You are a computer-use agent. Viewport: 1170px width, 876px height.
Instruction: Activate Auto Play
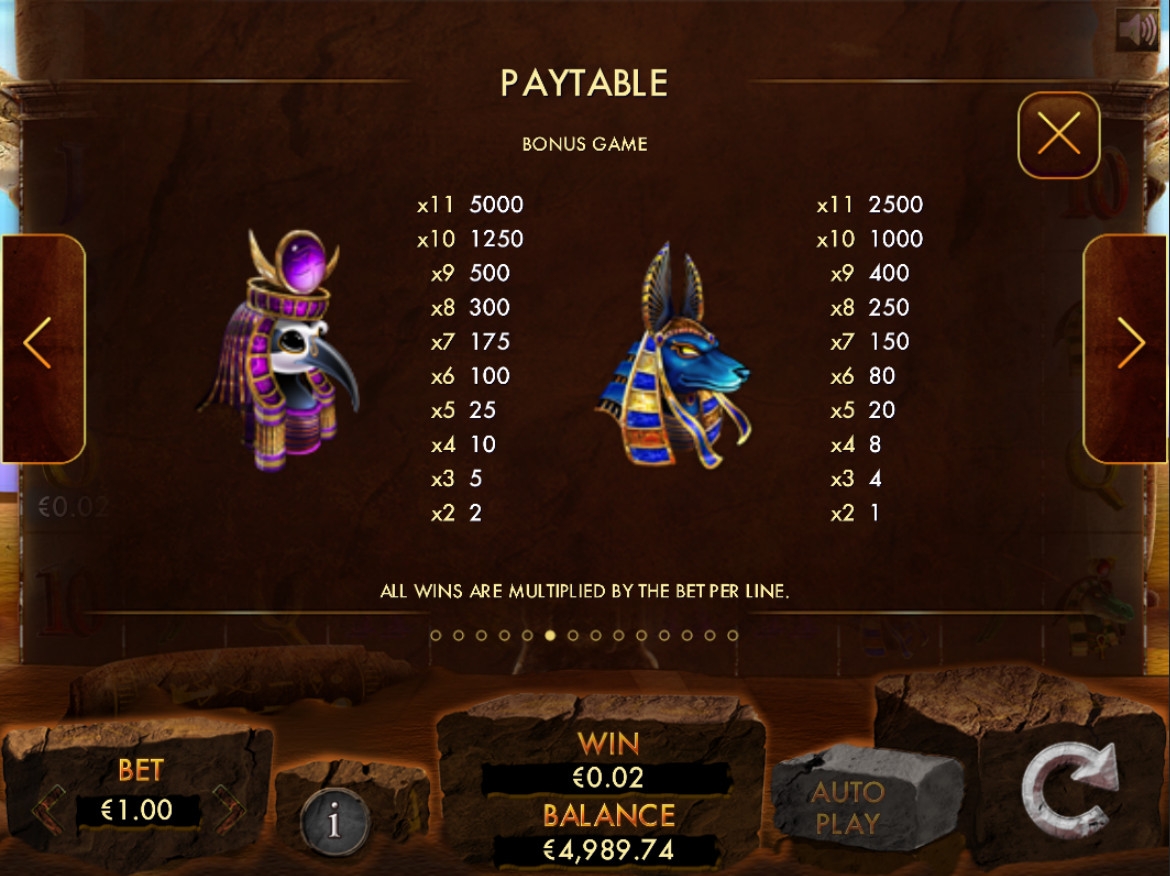[848, 807]
